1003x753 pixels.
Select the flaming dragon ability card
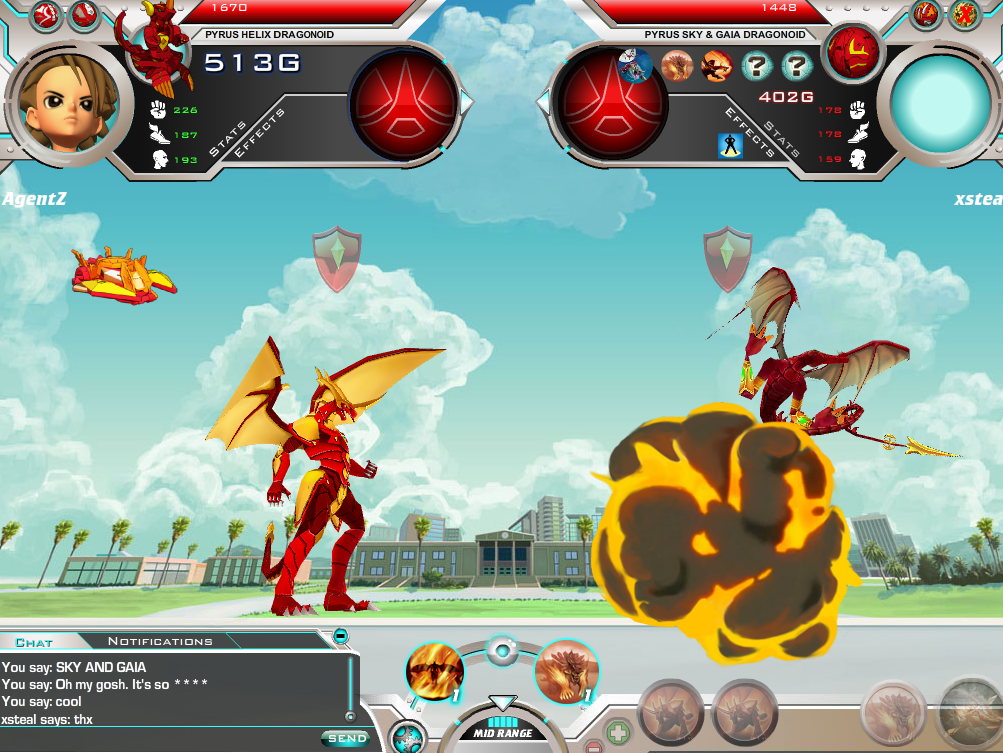tap(435, 671)
